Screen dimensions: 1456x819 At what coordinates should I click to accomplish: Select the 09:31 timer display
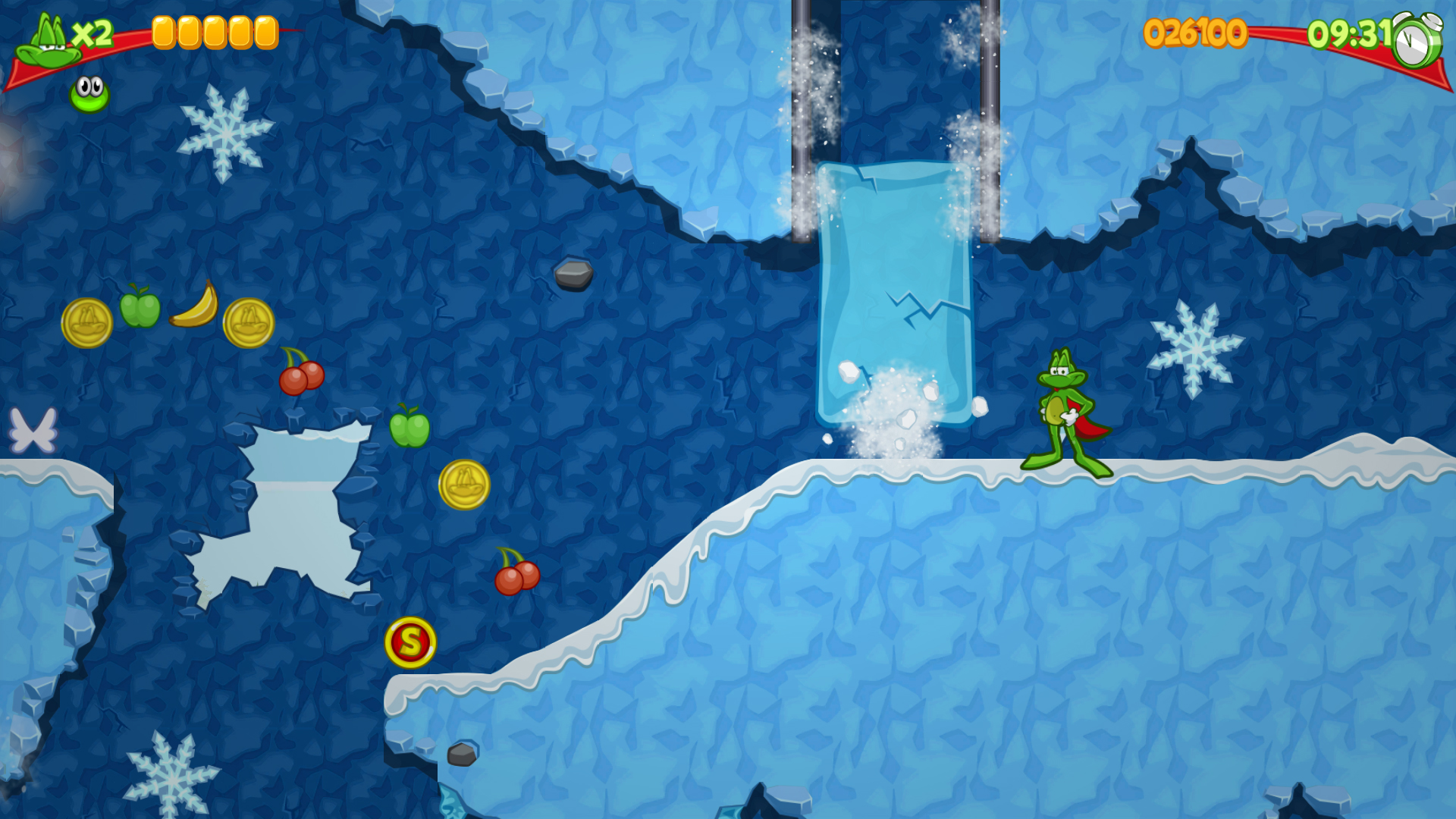click(x=1350, y=34)
